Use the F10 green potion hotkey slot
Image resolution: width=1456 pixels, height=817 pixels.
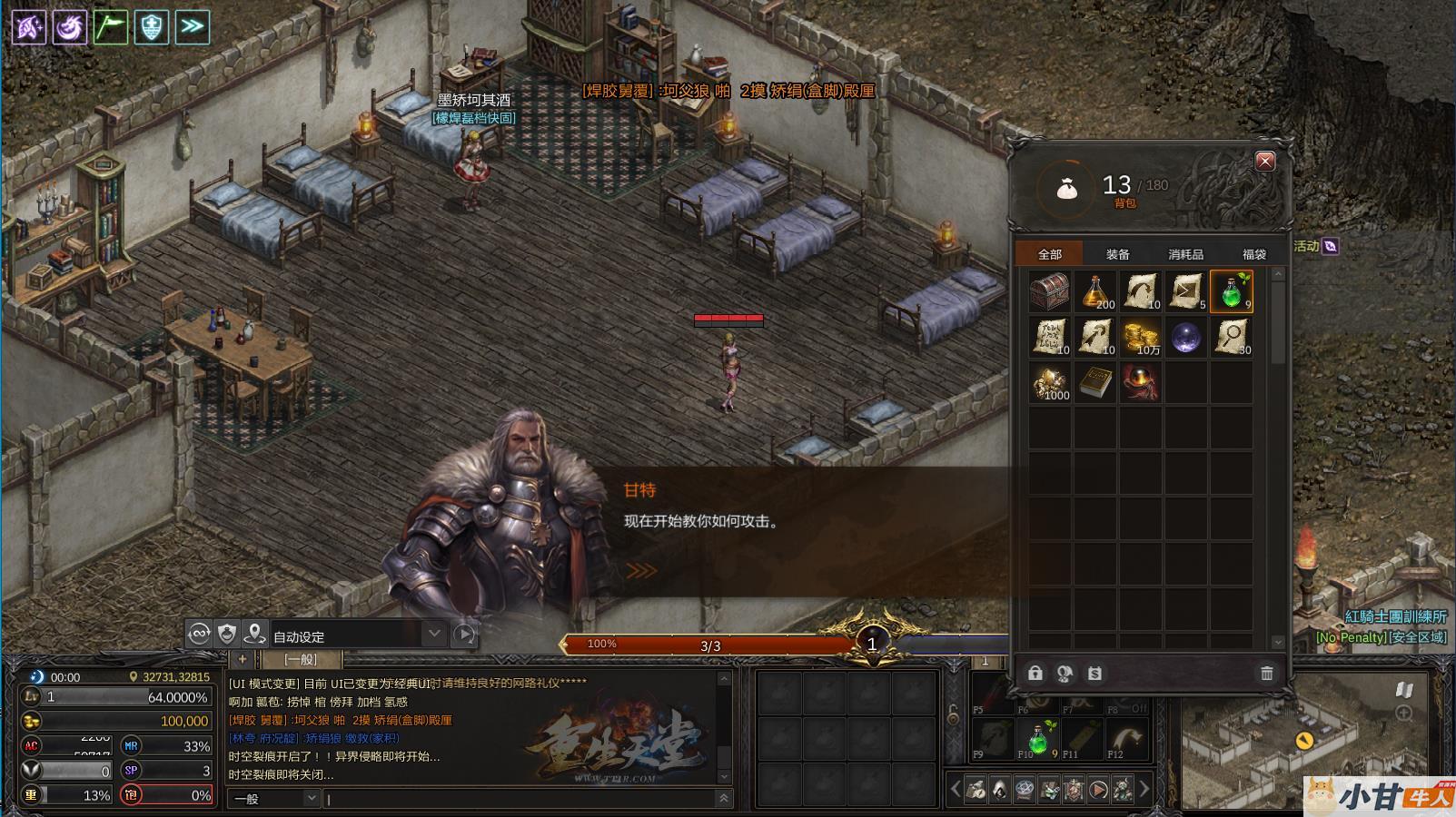pos(1037,738)
